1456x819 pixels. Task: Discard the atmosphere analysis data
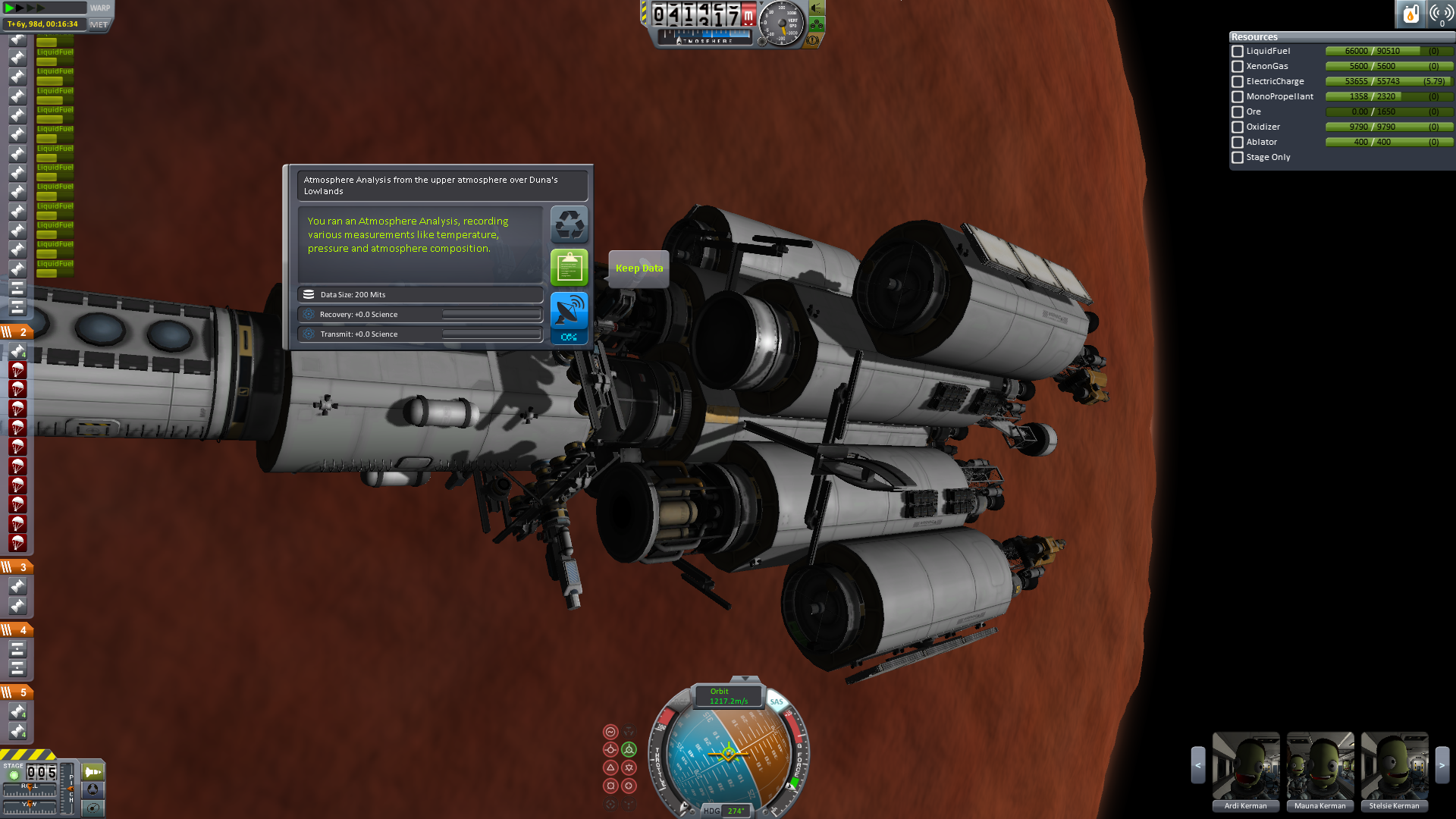(569, 224)
